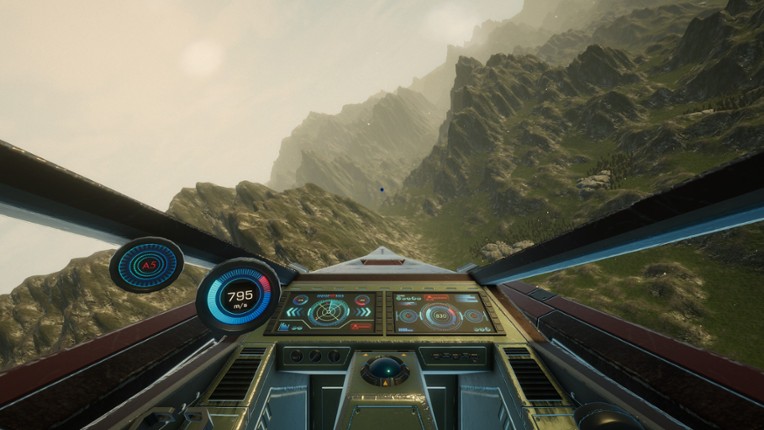Click the circular radar scope display
This screenshot has height=430, width=764.
pos(327,313)
